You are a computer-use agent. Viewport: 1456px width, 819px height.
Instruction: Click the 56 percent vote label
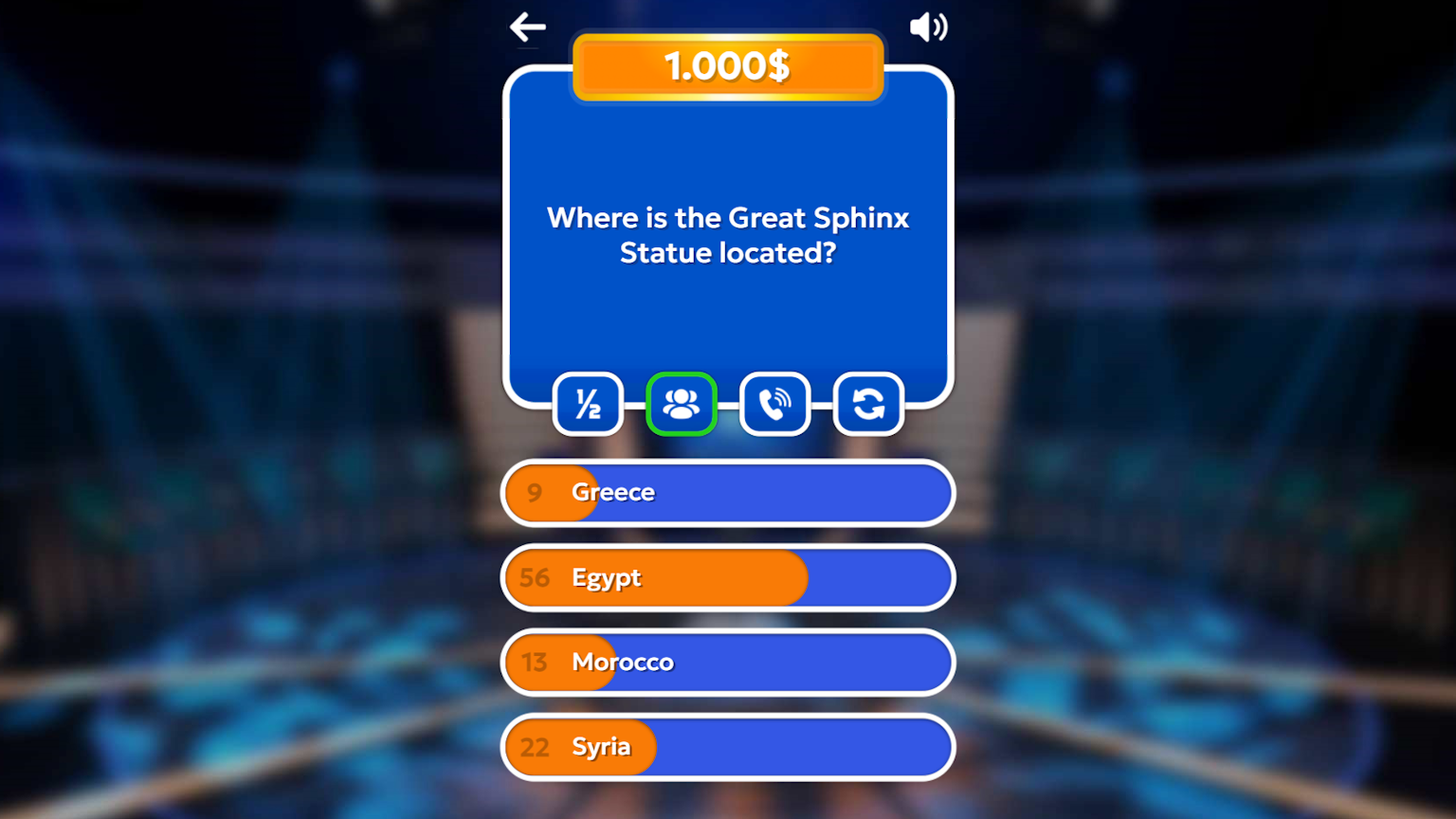coord(534,578)
